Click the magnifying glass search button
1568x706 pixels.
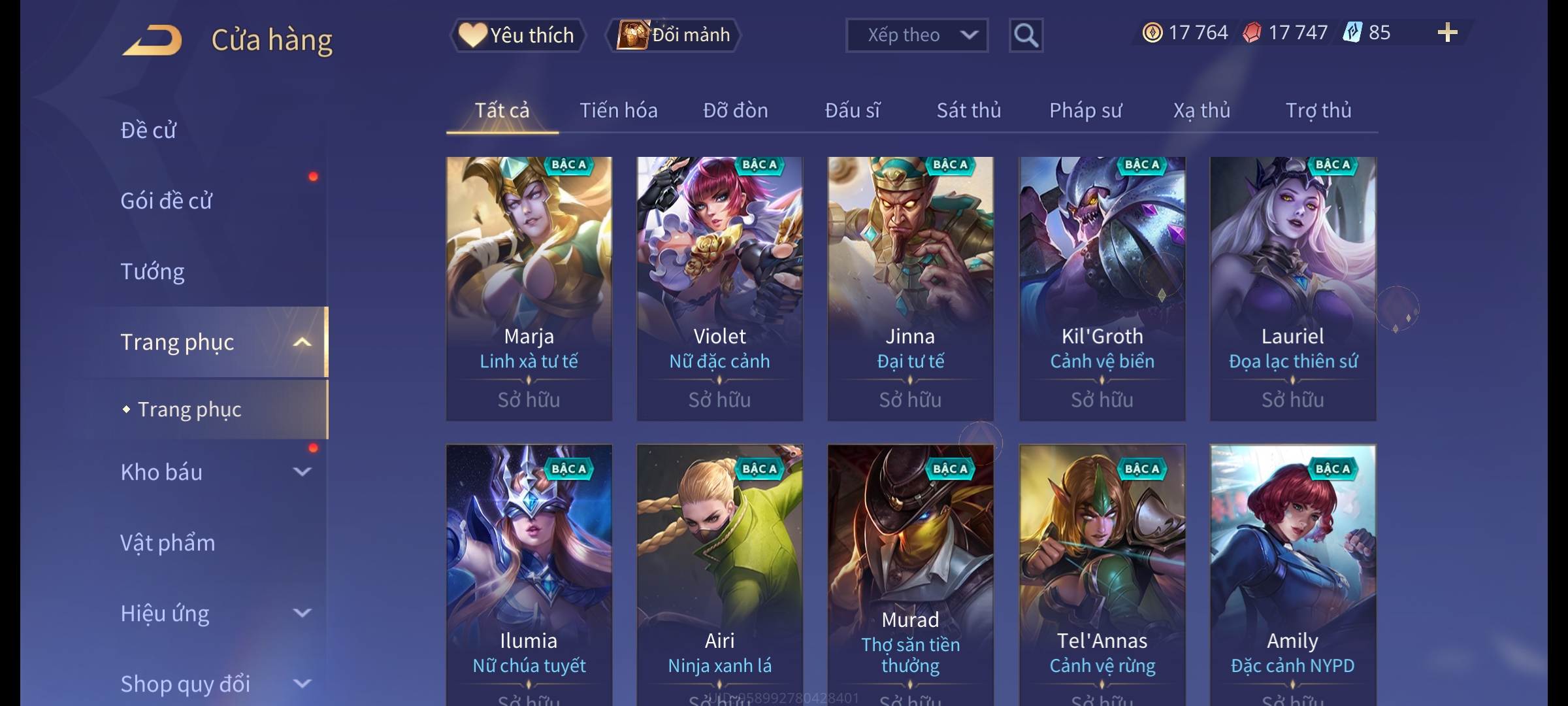[1026, 35]
